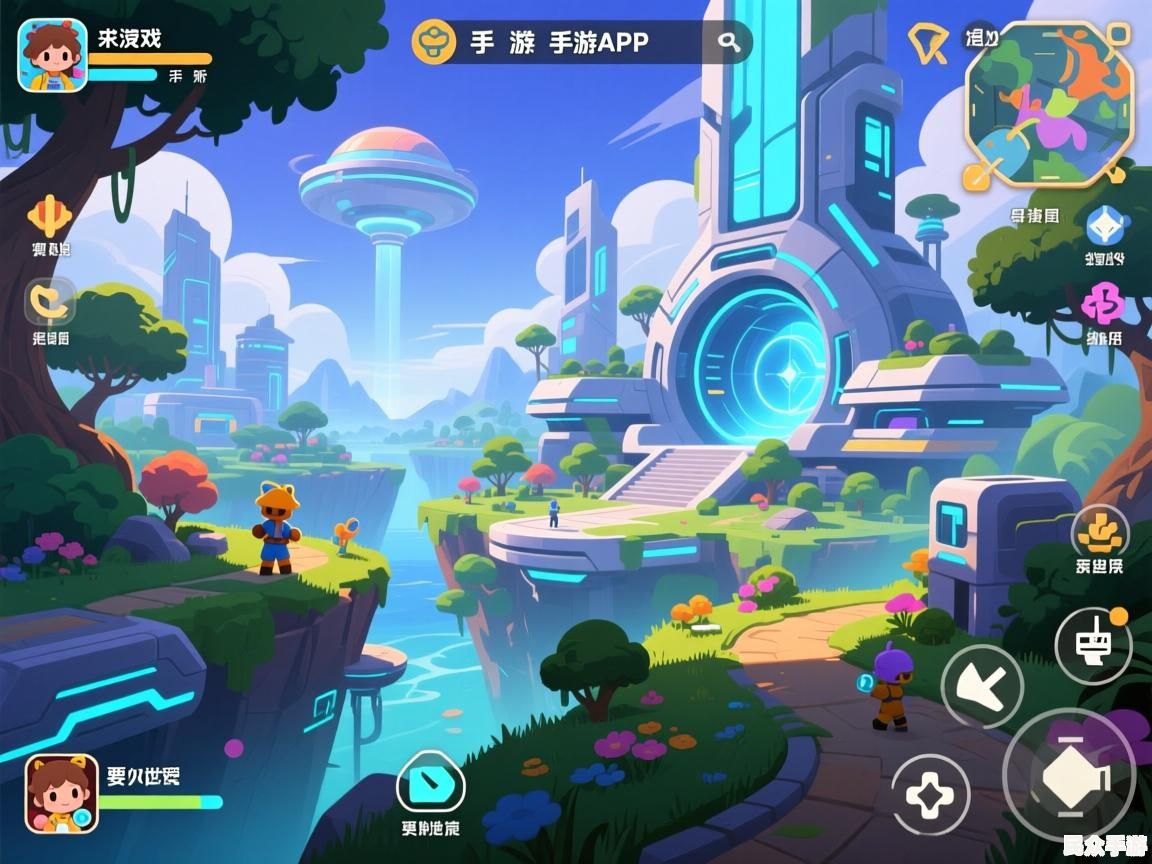Open the yellow mushroom logo icon
Viewport: 1152px width, 864px height.
pos(436,42)
